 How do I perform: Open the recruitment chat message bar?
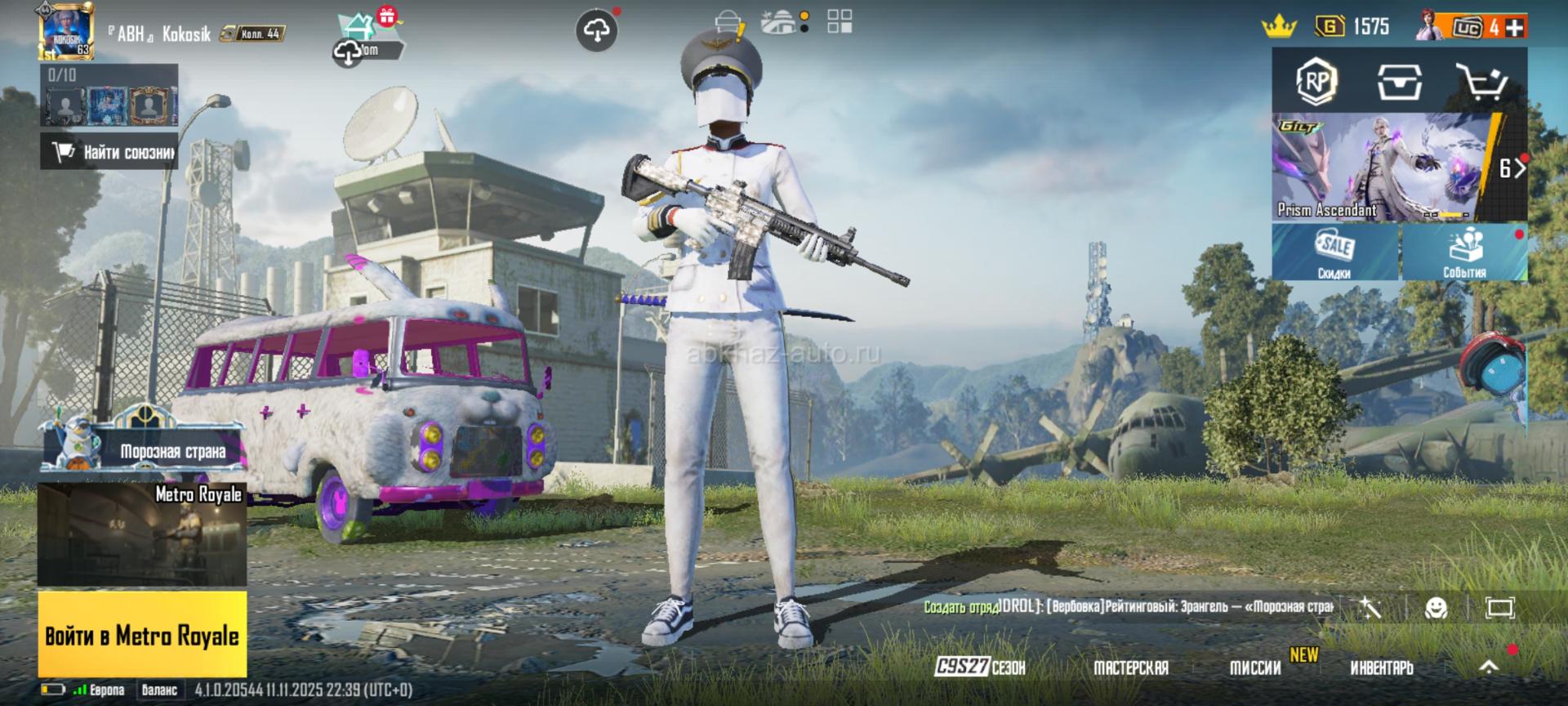pos(1127,607)
